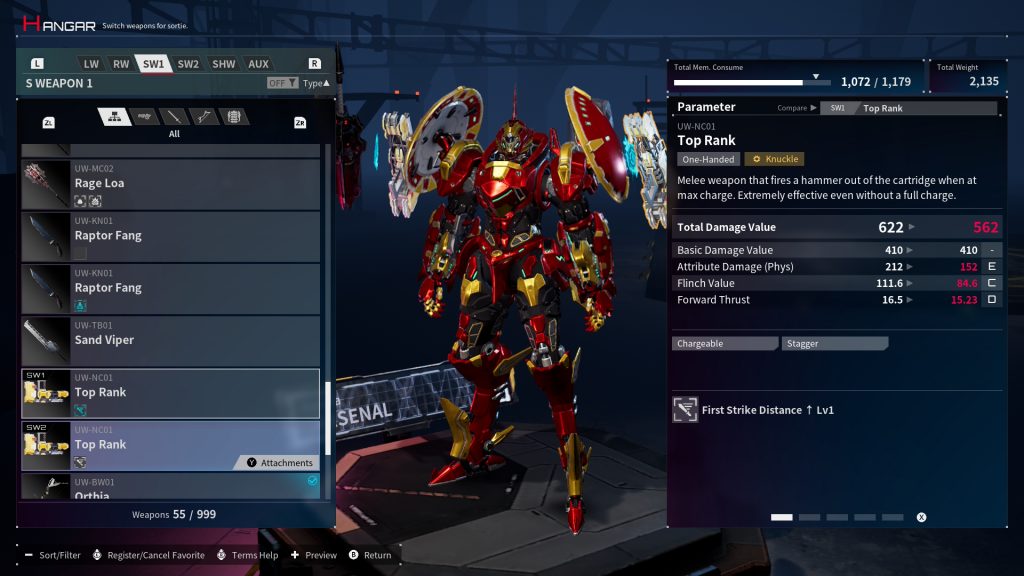Go to the AUX tab
This screenshot has height=576, width=1024.
click(259, 64)
